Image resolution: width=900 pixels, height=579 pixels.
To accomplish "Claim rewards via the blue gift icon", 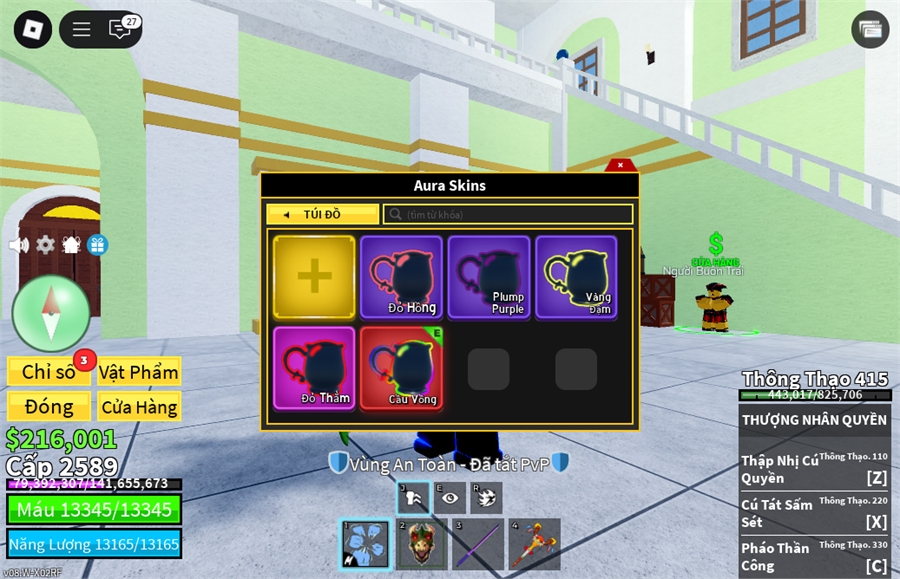I will [97, 245].
